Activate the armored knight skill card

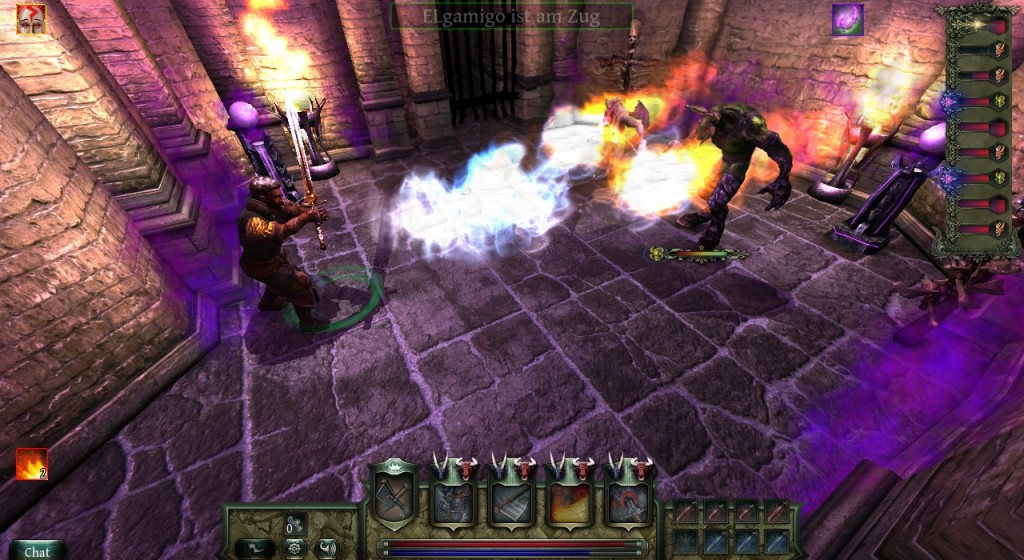click(x=454, y=499)
